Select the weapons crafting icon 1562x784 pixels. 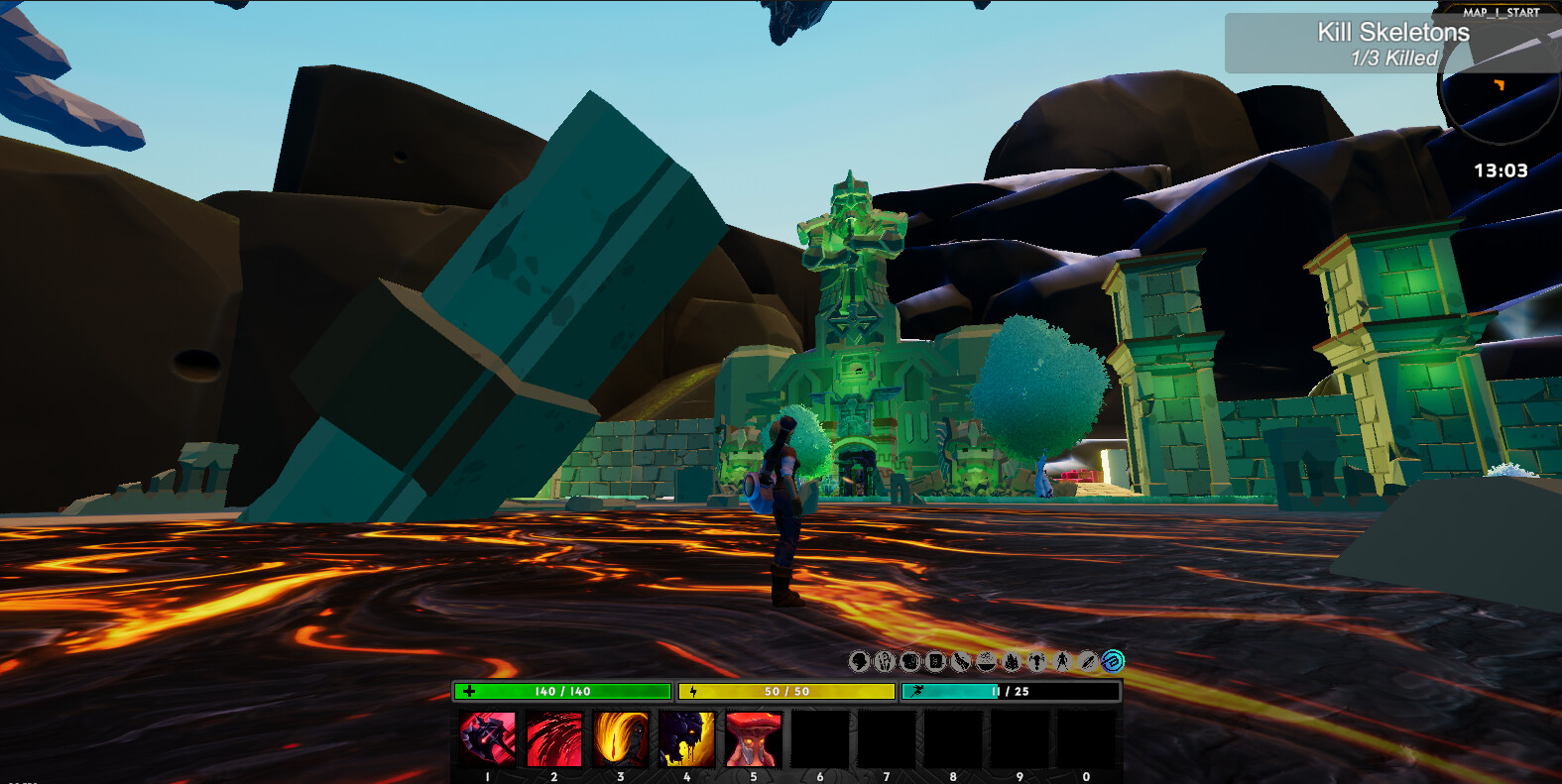point(959,661)
